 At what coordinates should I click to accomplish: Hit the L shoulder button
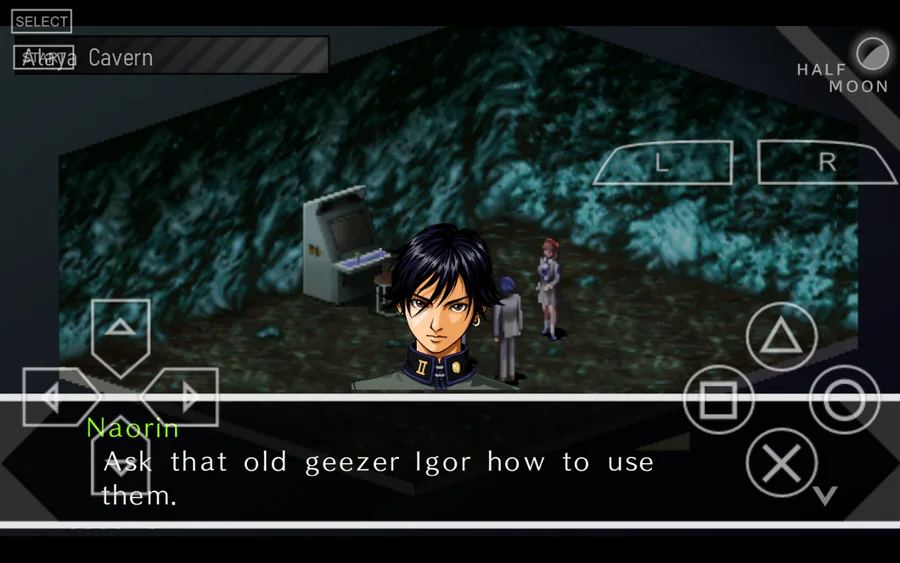(663, 163)
